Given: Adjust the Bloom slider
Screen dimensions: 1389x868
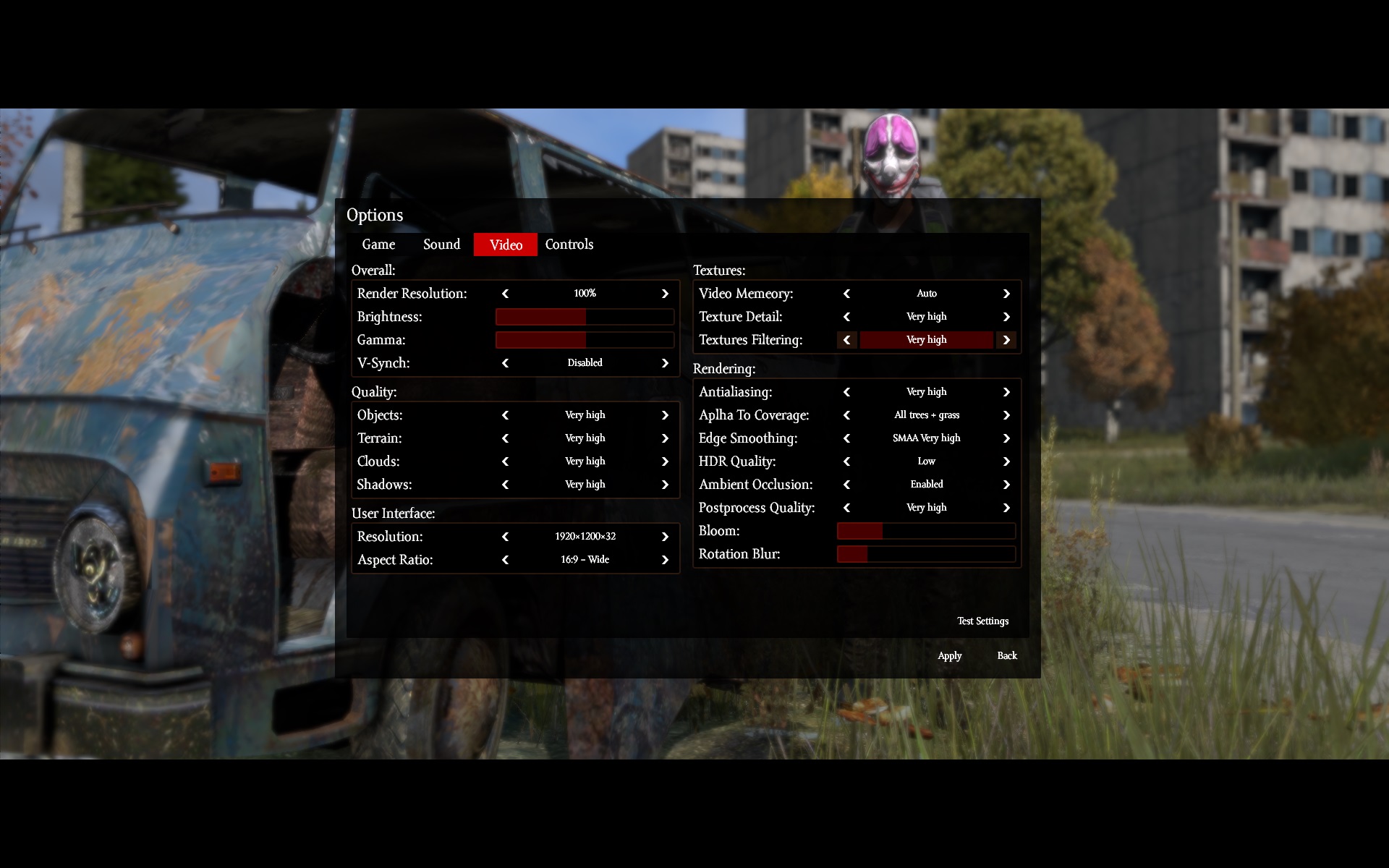Looking at the screenshot, I should tap(926, 531).
